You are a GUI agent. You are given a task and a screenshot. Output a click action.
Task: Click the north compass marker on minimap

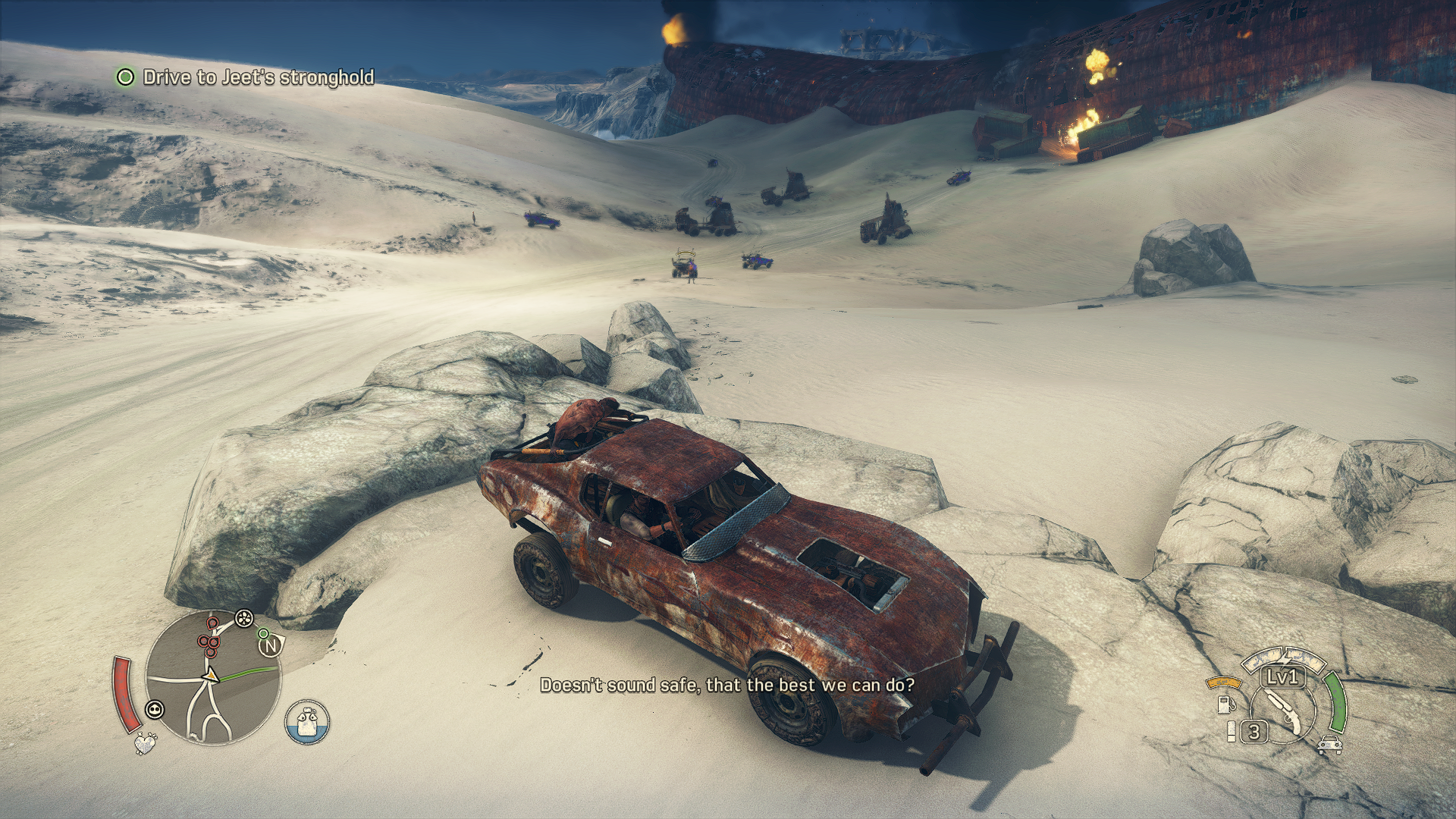(270, 647)
